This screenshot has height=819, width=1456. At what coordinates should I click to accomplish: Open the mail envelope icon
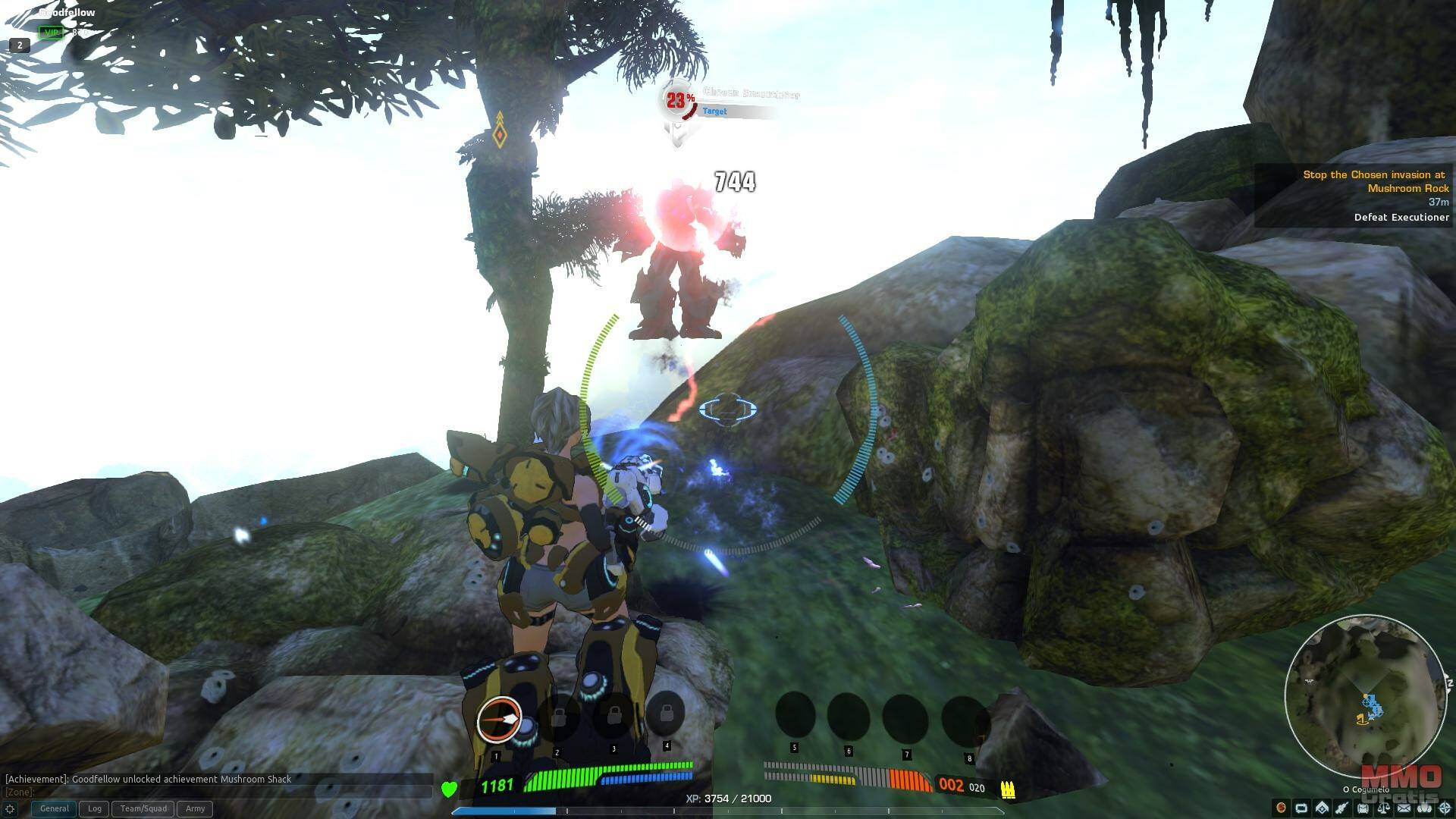(1404, 808)
